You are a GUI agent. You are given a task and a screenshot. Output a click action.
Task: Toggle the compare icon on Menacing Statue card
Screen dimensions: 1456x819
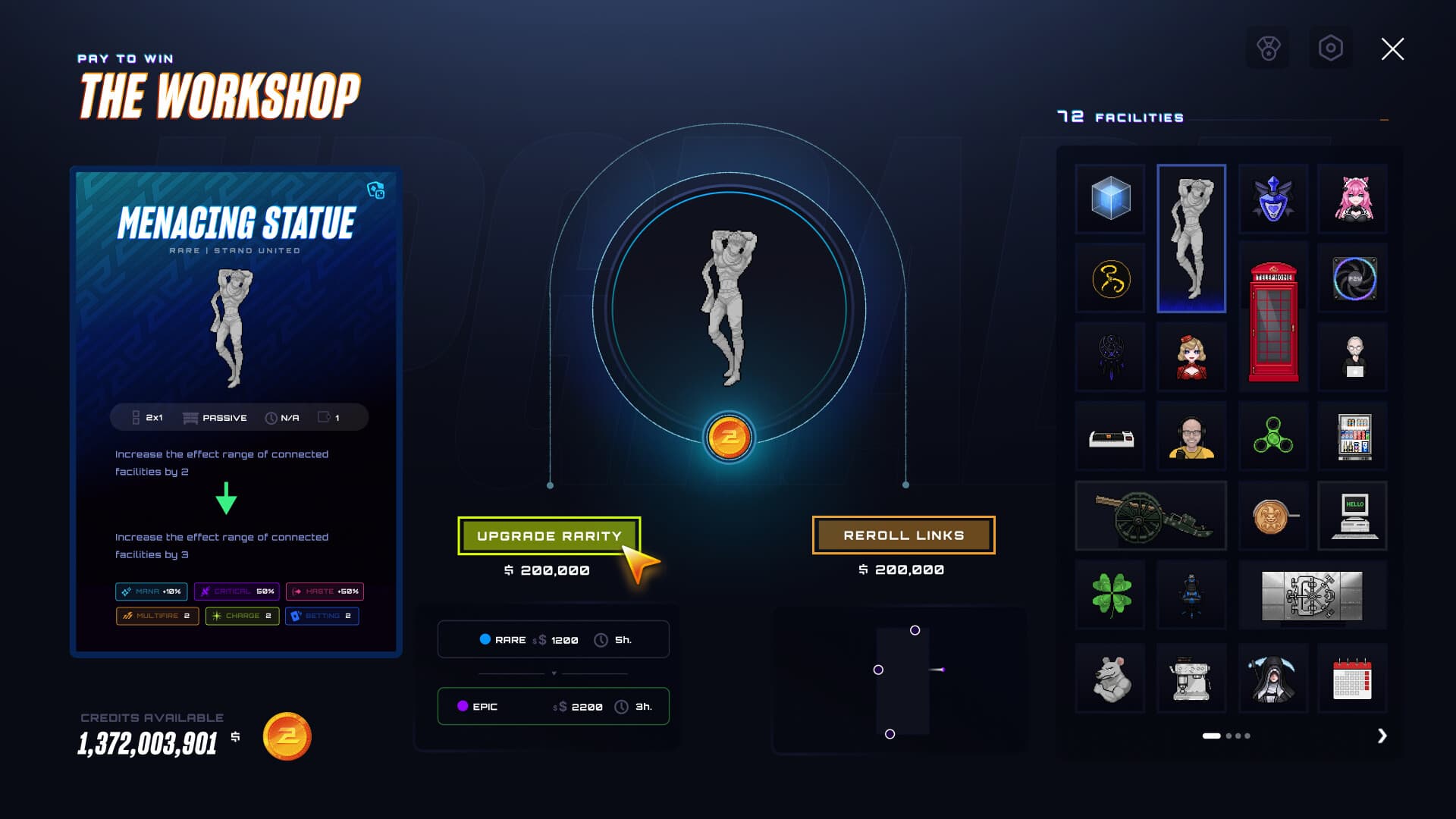click(x=376, y=192)
